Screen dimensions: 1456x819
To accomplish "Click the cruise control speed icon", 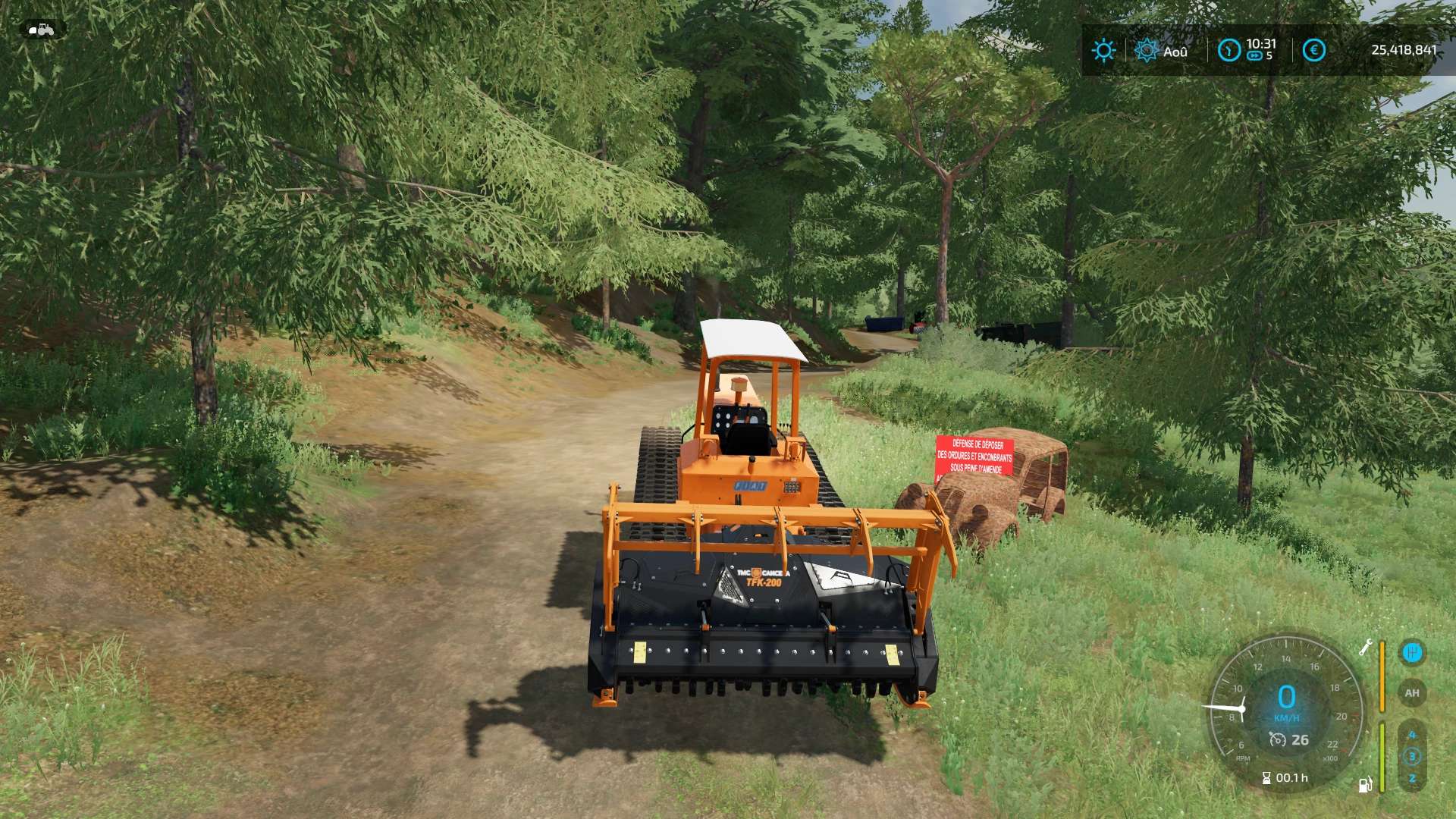I will [1277, 739].
